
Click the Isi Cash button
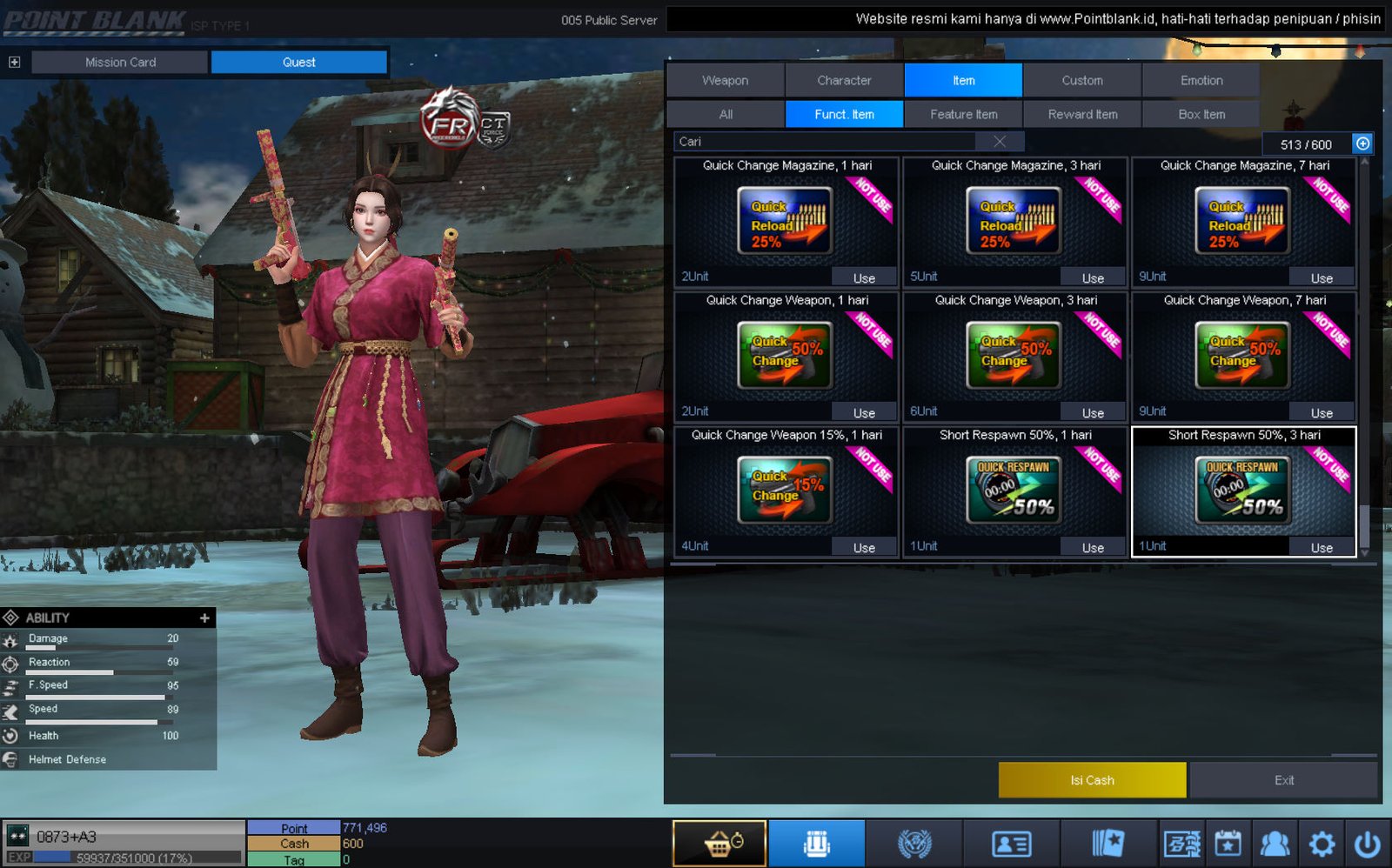[1092, 780]
